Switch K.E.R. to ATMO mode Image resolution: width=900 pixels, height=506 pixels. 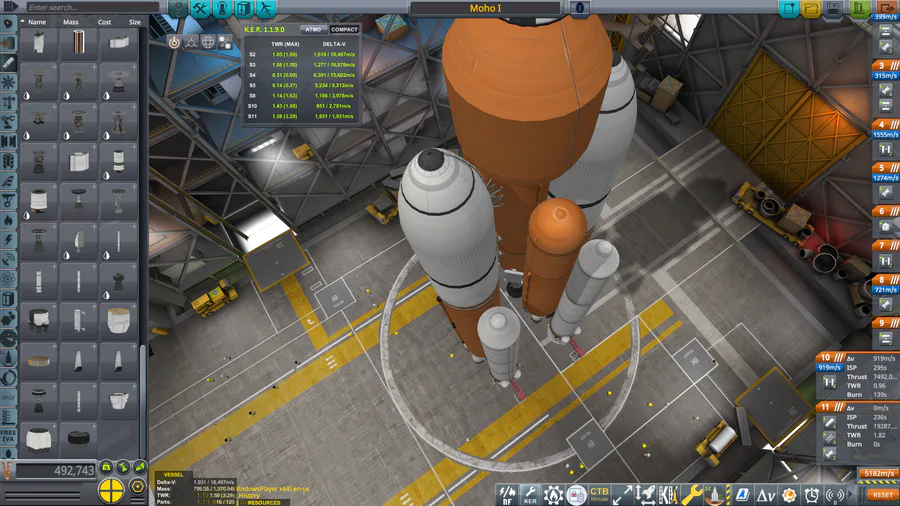(313, 30)
